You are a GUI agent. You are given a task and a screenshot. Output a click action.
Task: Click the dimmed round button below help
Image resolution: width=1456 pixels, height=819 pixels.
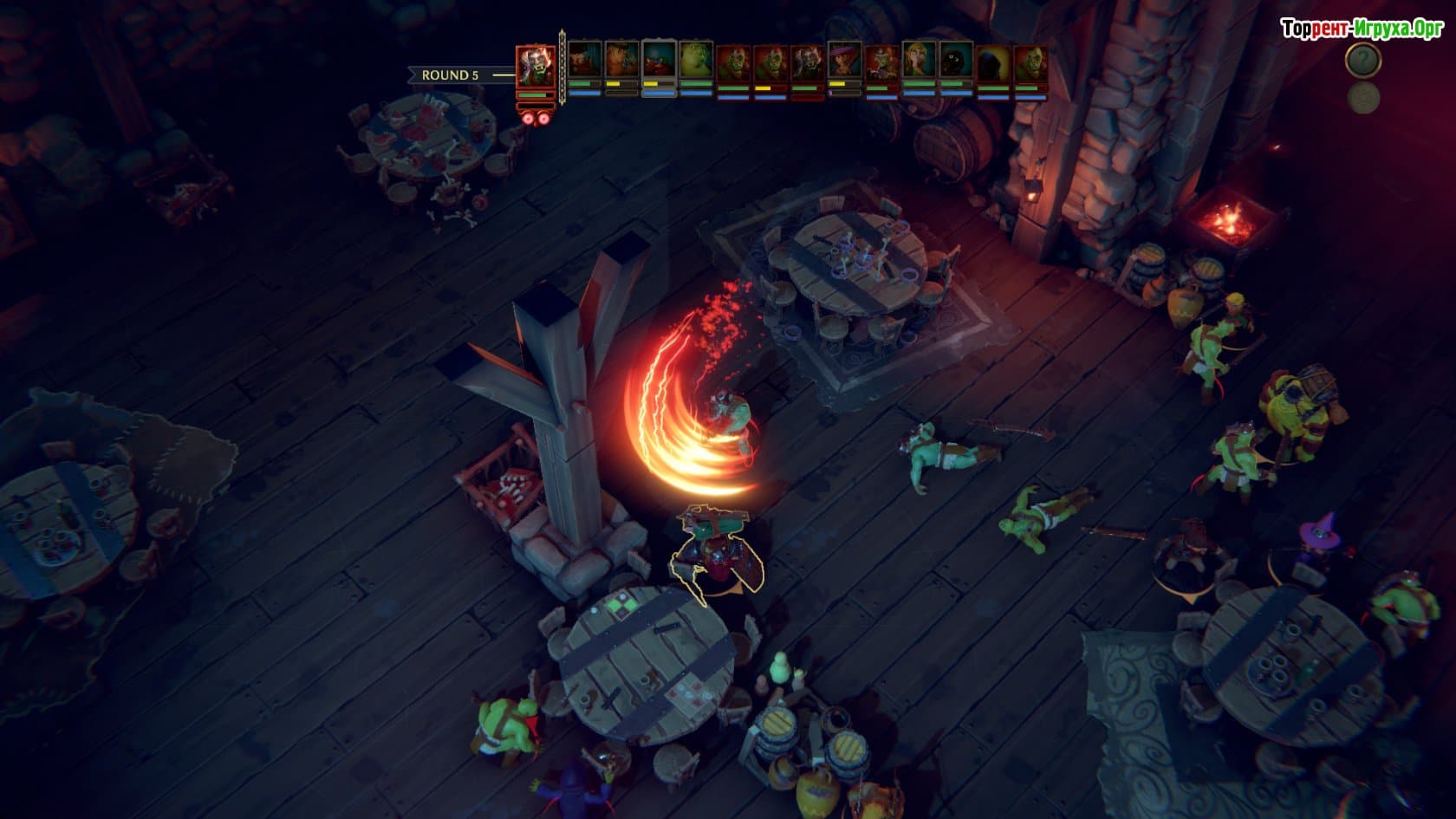[1362, 98]
